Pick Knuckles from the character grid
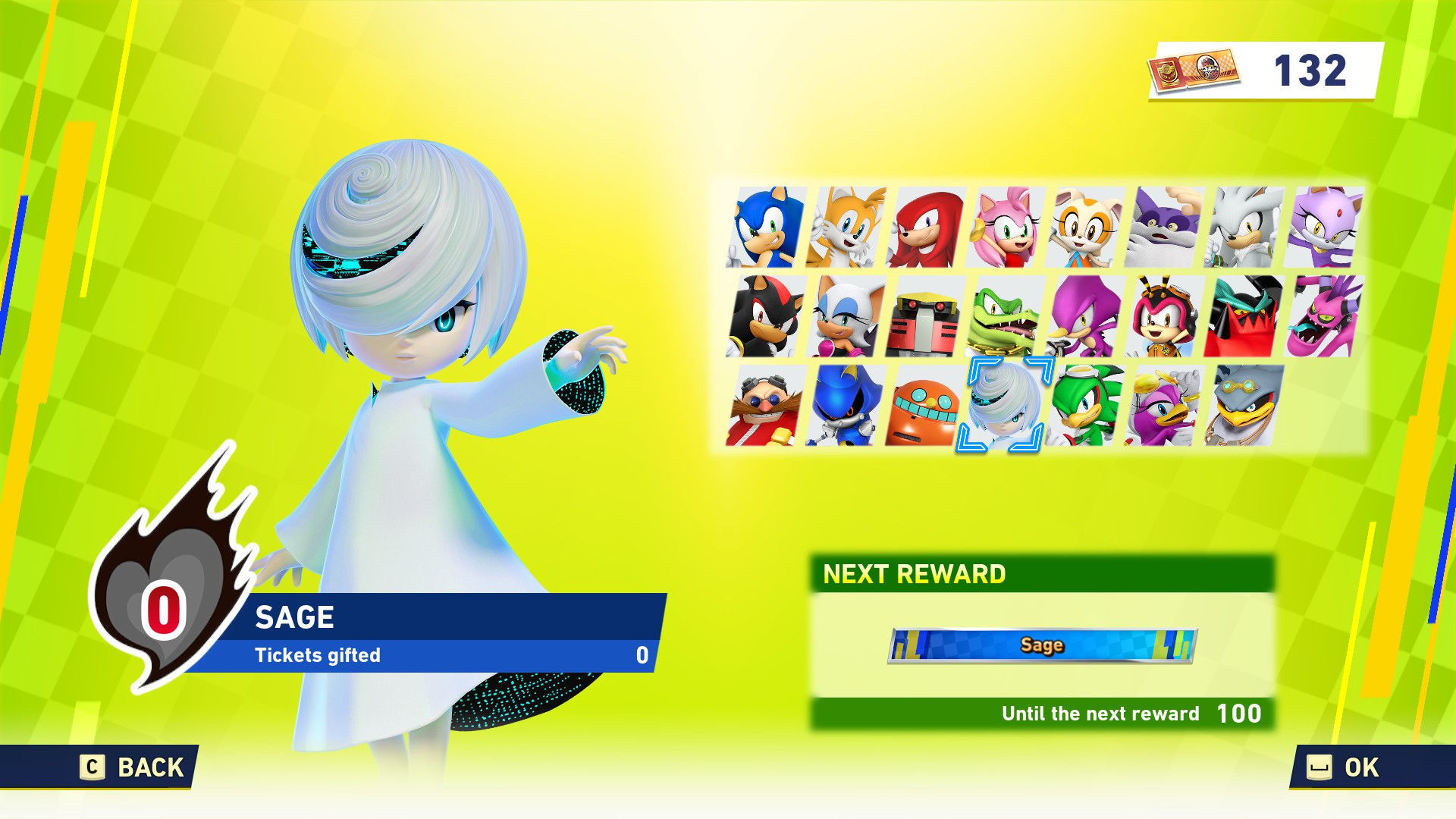This screenshot has height=819, width=1456. pos(925,227)
